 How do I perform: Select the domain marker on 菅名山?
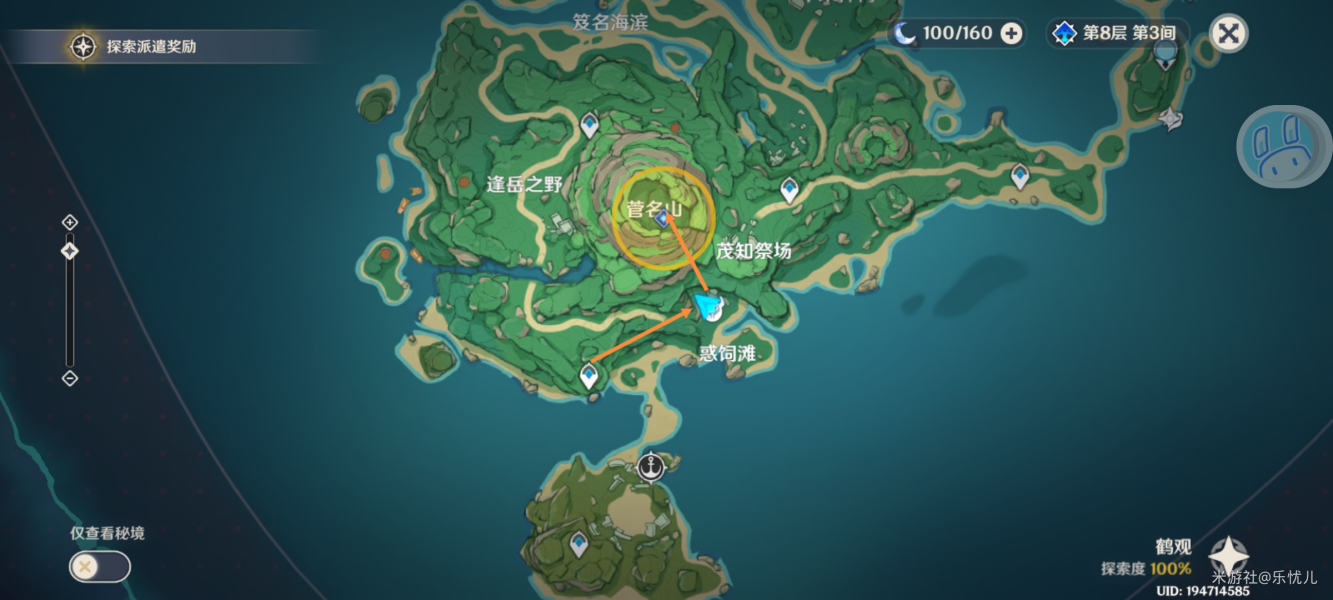tap(662, 219)
